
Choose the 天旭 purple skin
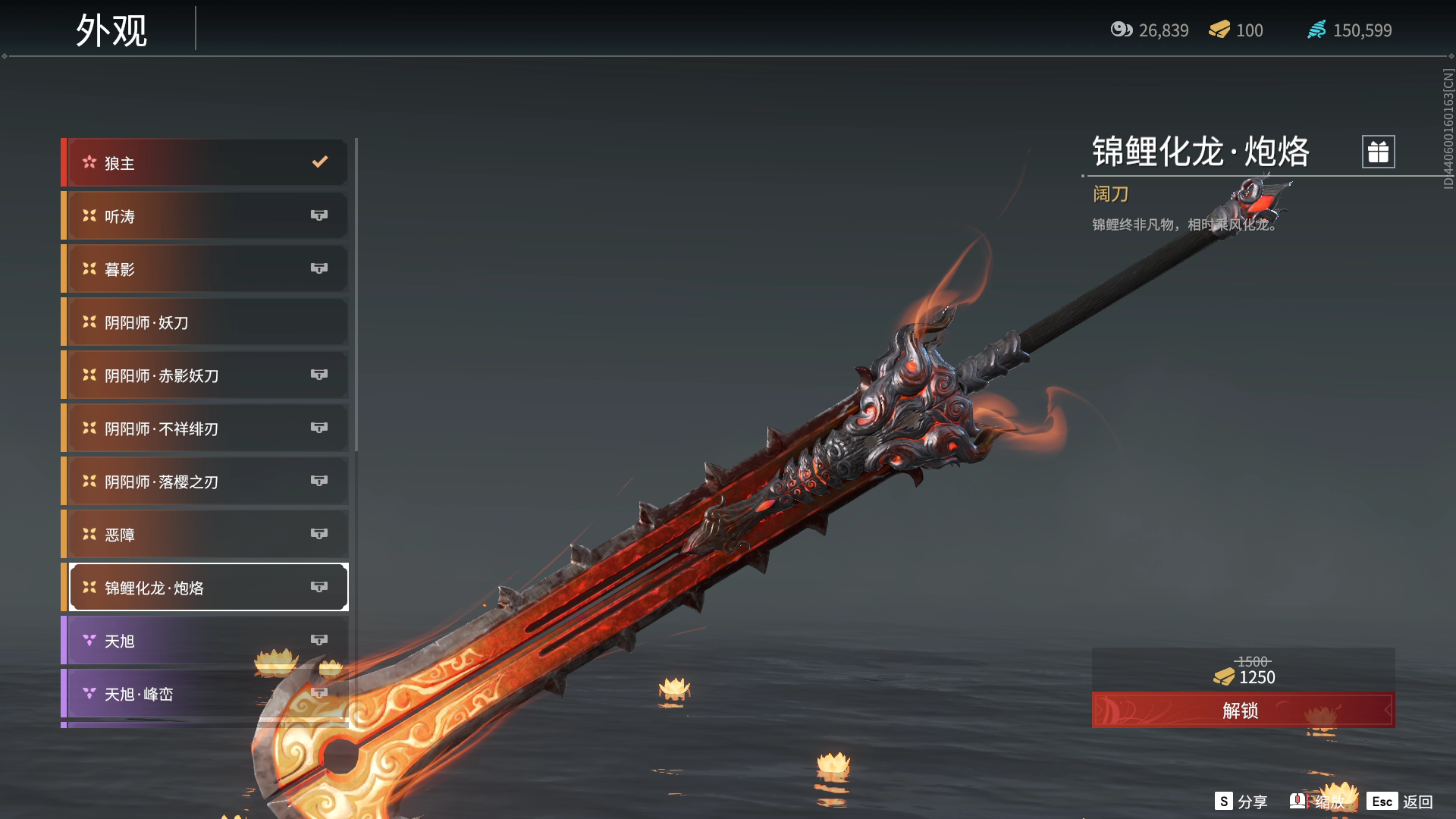pyautogui.click(x=206, y=641)
